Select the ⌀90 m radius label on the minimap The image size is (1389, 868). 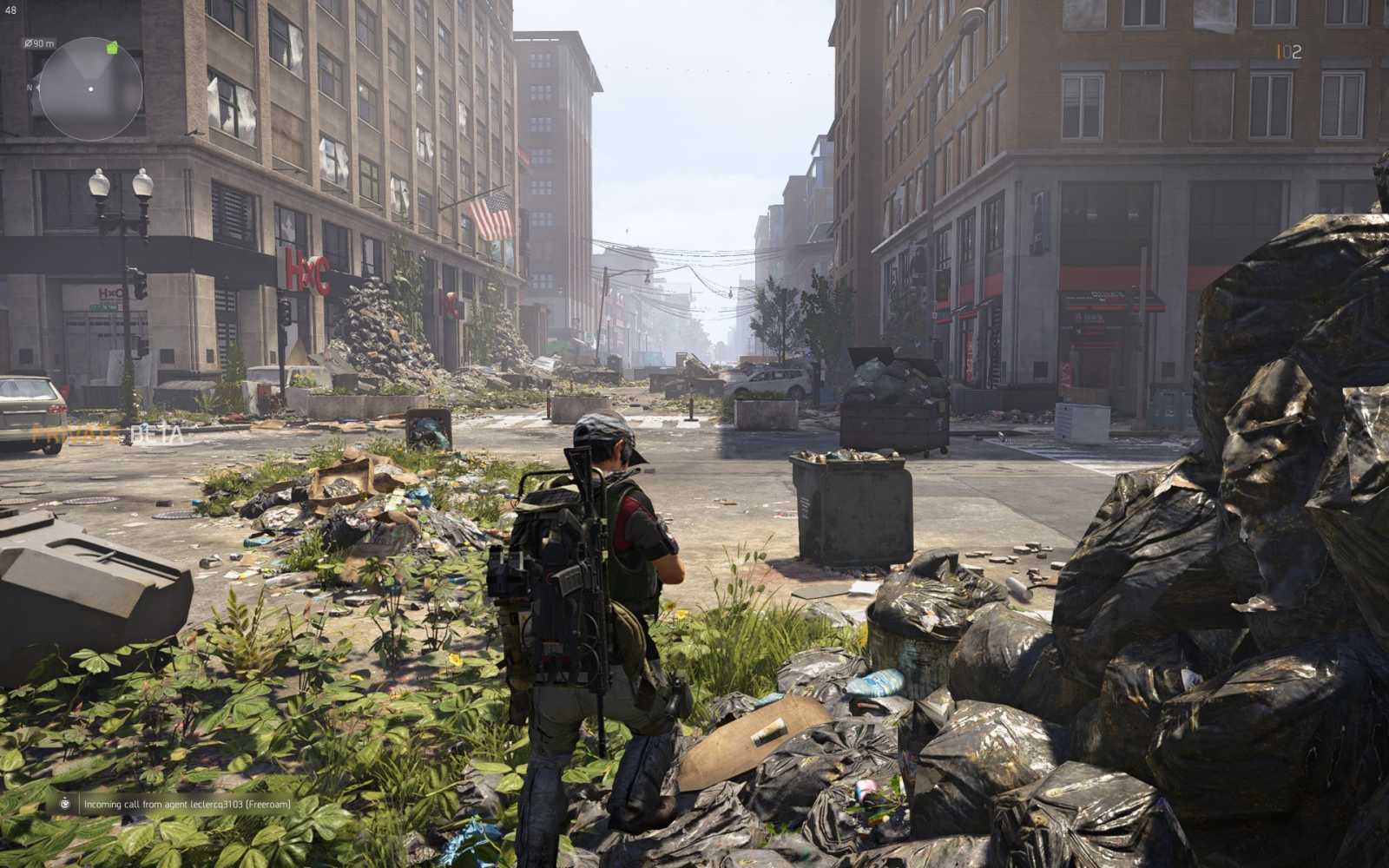click(x=39, y=43)
